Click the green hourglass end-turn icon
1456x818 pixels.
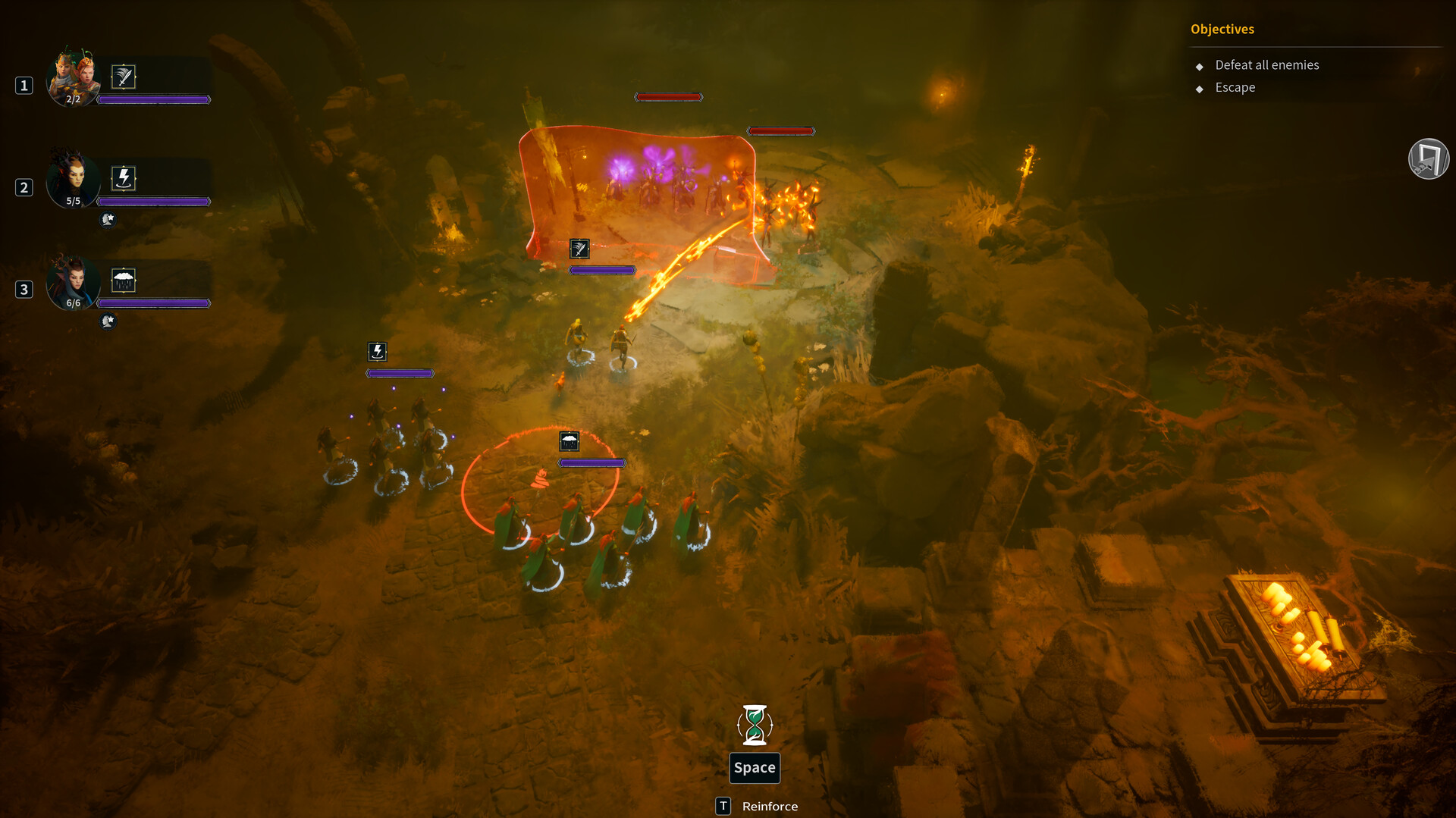(755, 726)
